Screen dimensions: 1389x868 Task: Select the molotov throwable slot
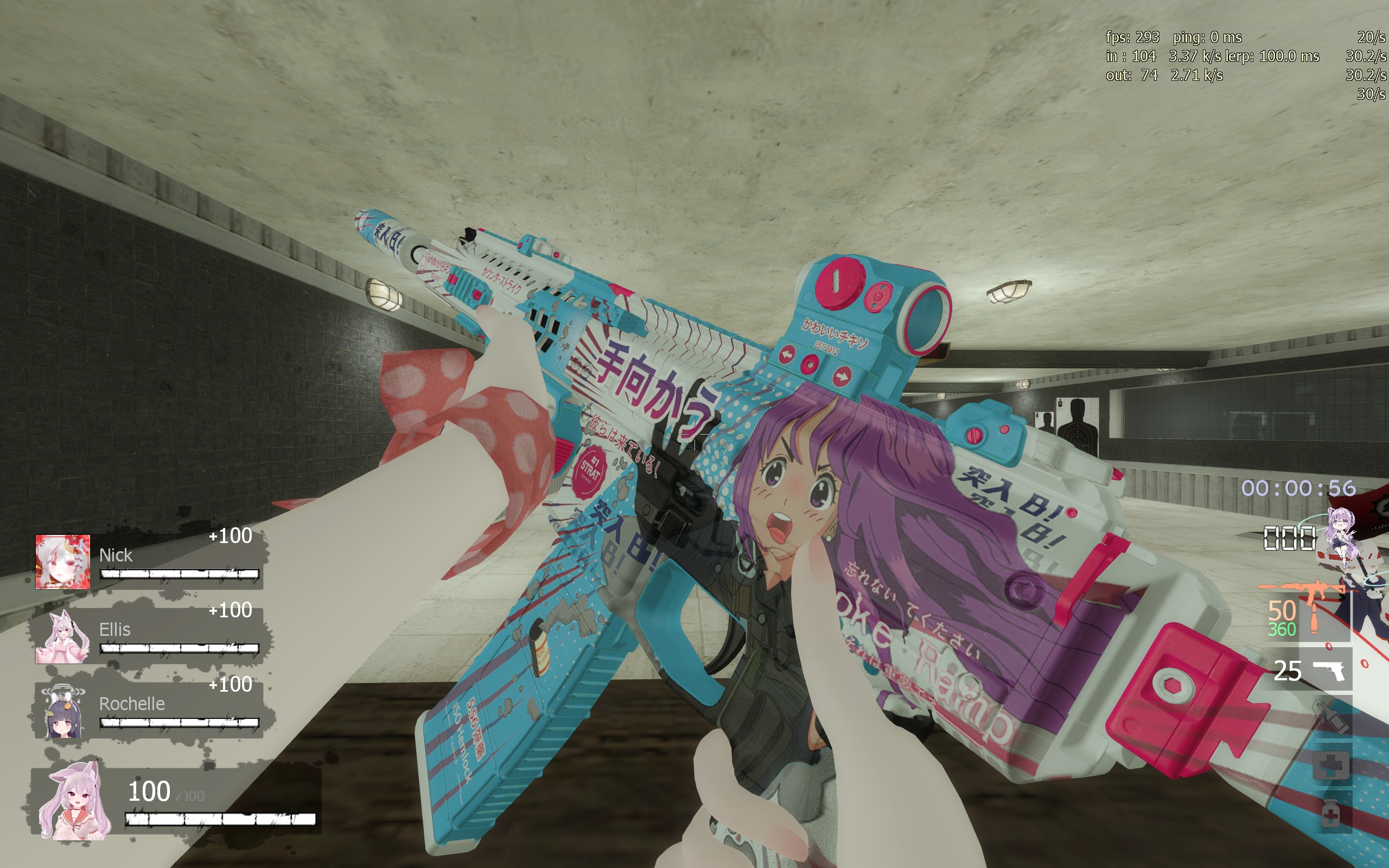click(1331, 718)
